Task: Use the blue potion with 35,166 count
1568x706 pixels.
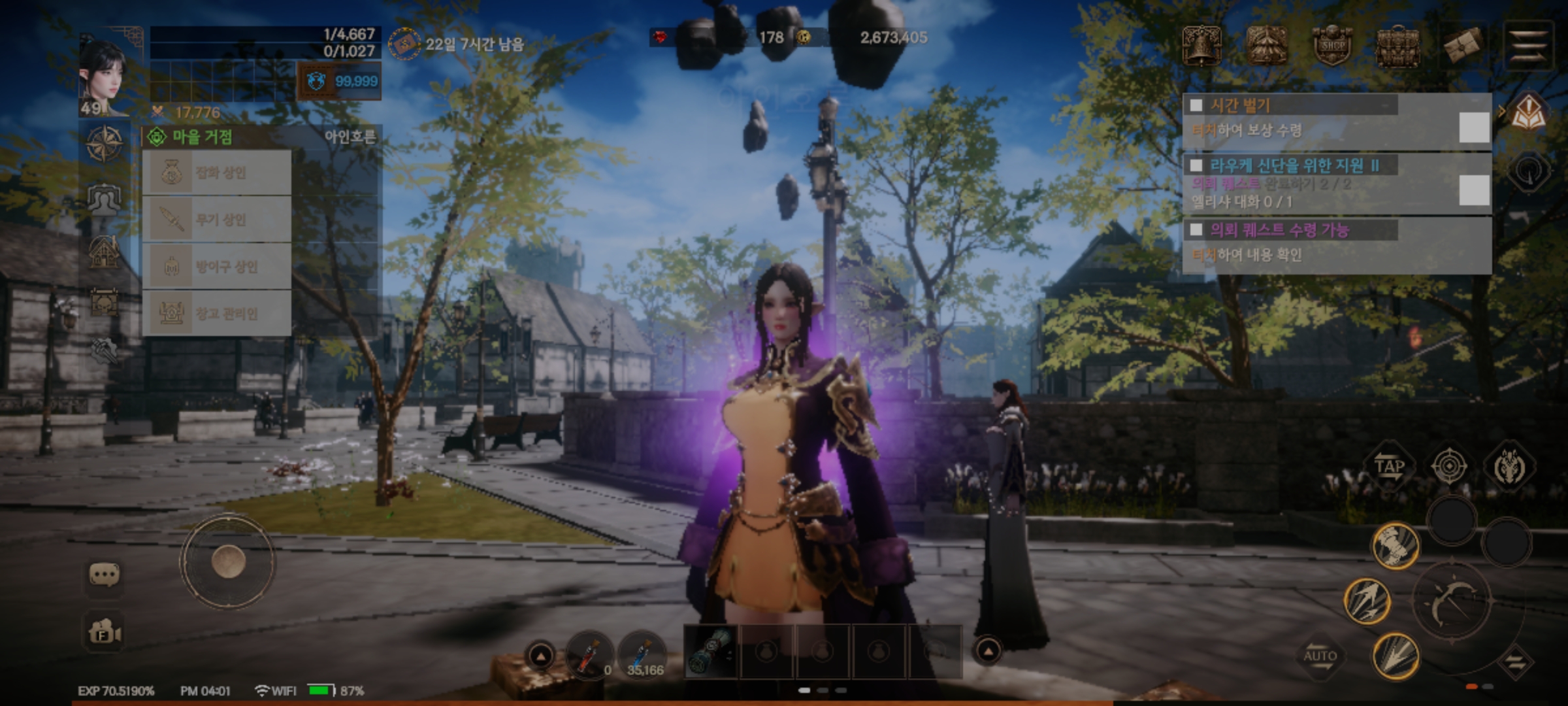Action: (x=642, y=655)
